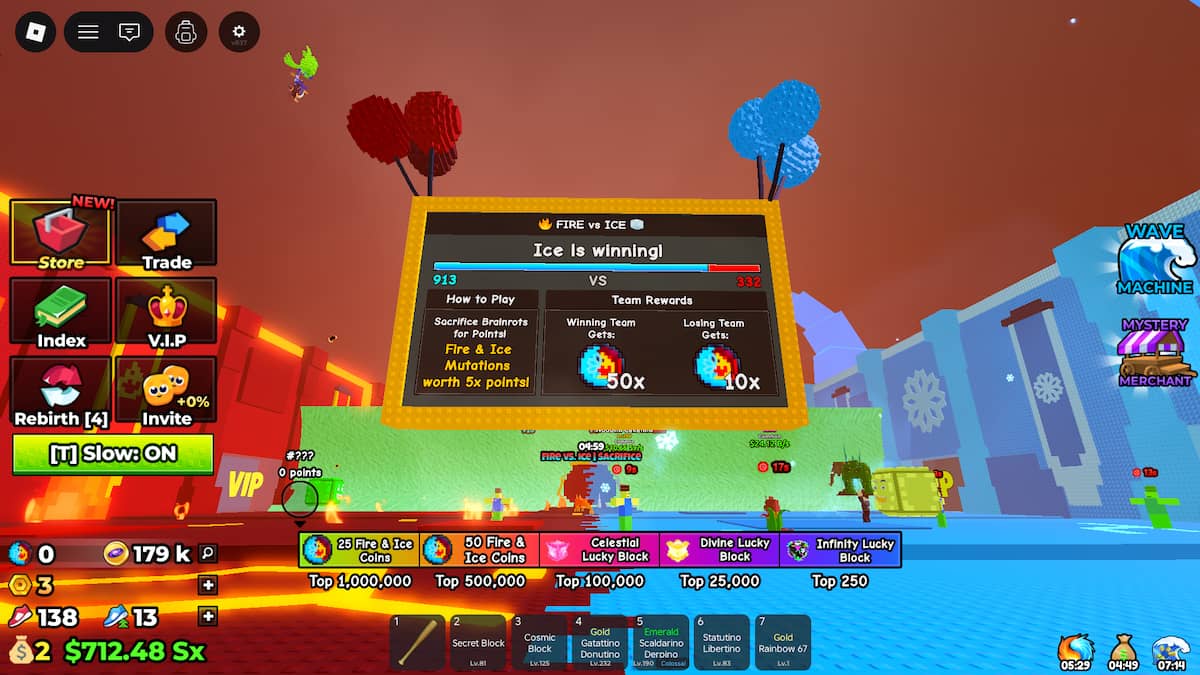1200x675 pixels.
Task: Open the Roblox main menu logo
Action: coord(36,32)
